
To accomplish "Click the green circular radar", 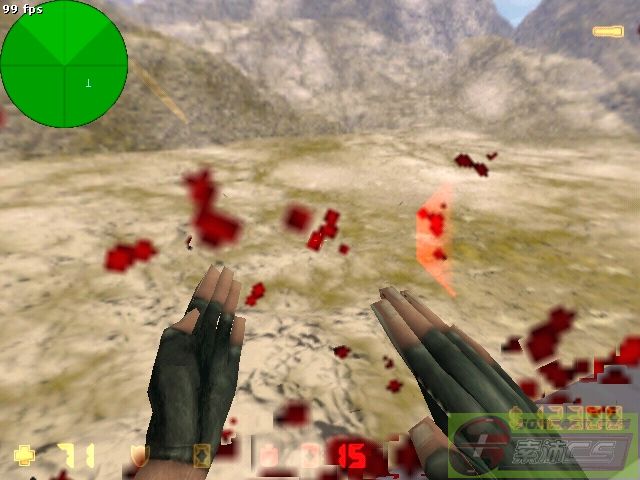I will [64, 64].
